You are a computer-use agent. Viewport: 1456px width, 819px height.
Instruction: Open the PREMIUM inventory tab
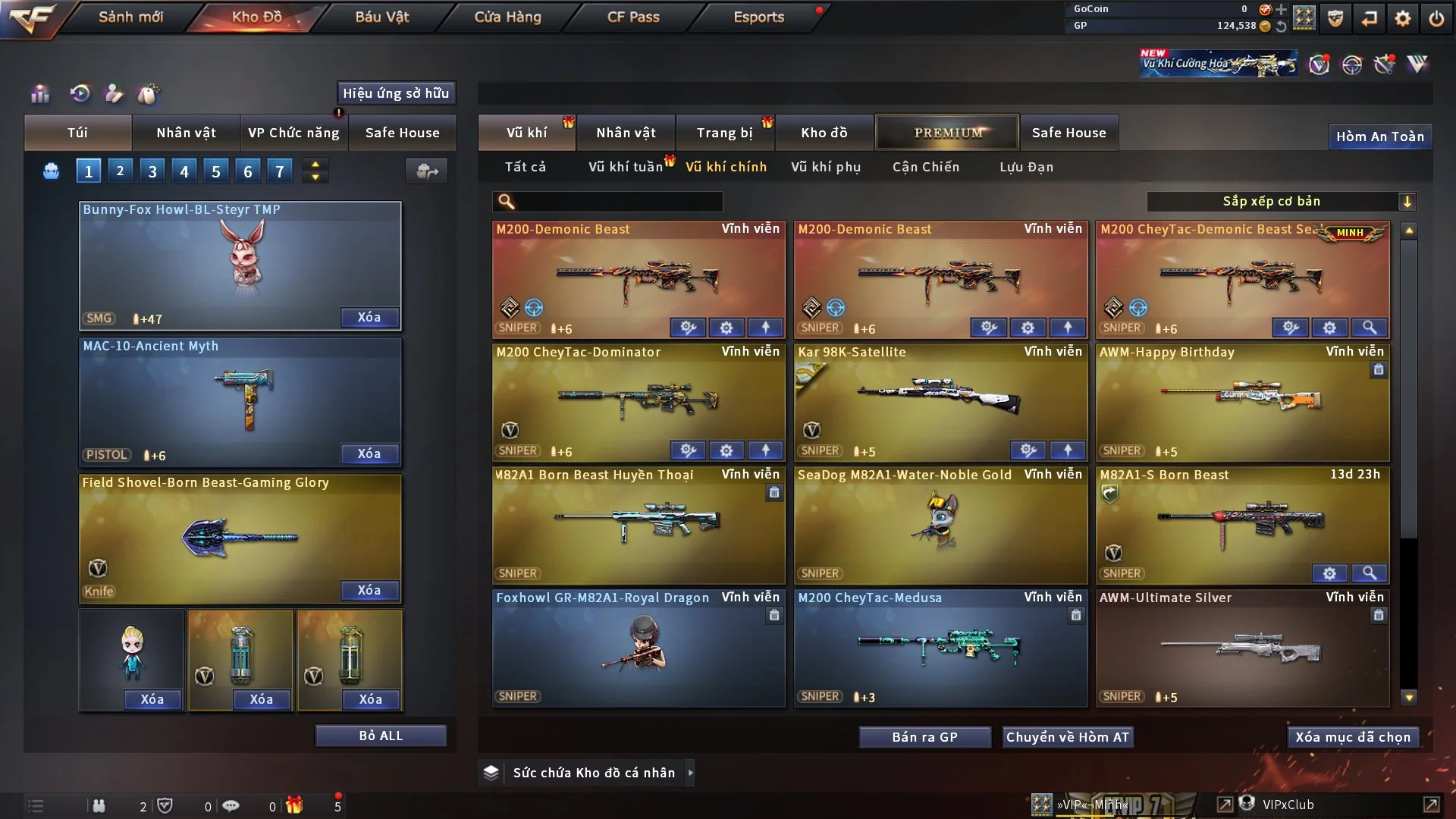(x=947, y=133)
